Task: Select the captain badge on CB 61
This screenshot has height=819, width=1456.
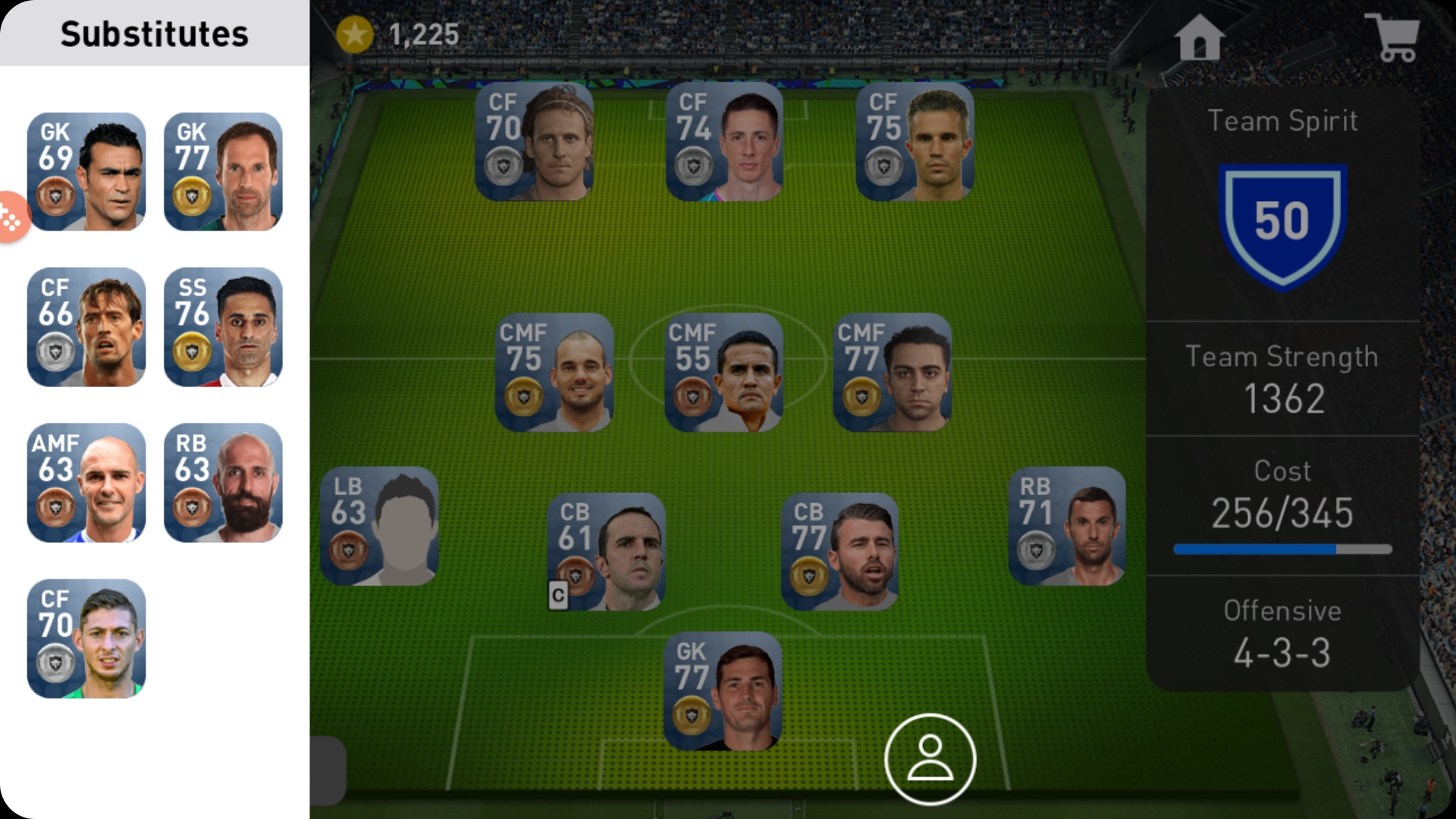Action: pos(559,596)
